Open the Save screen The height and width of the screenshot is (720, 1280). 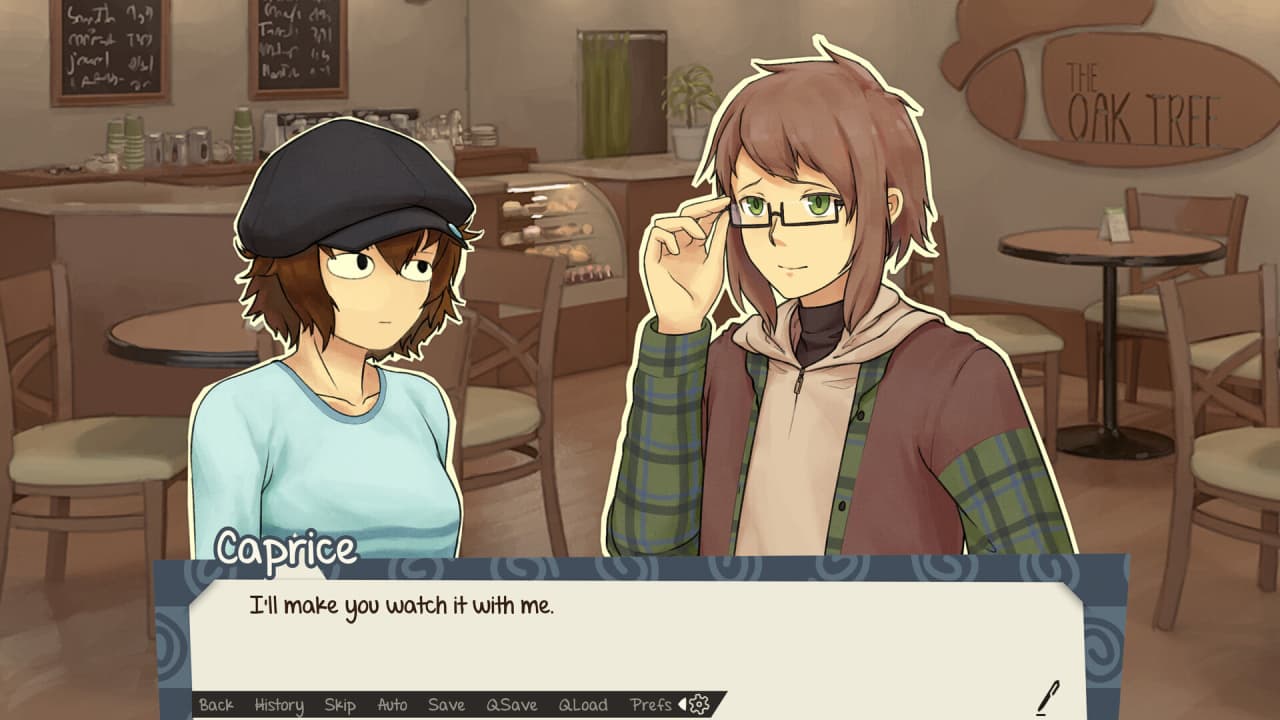pyautogui.click(x=446, y=705)
